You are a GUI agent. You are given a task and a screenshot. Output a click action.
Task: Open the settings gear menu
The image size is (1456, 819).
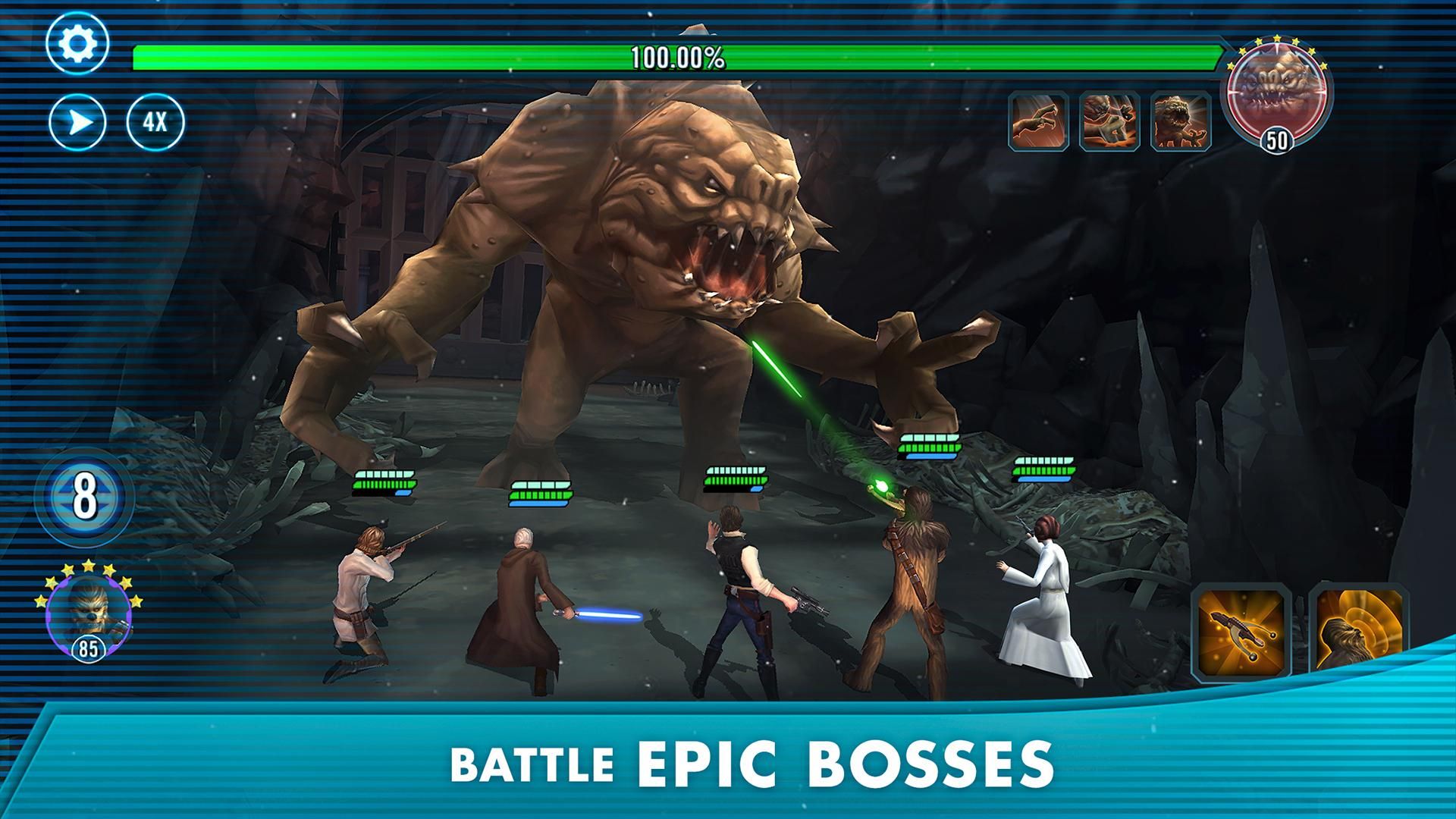click(77, 43)
